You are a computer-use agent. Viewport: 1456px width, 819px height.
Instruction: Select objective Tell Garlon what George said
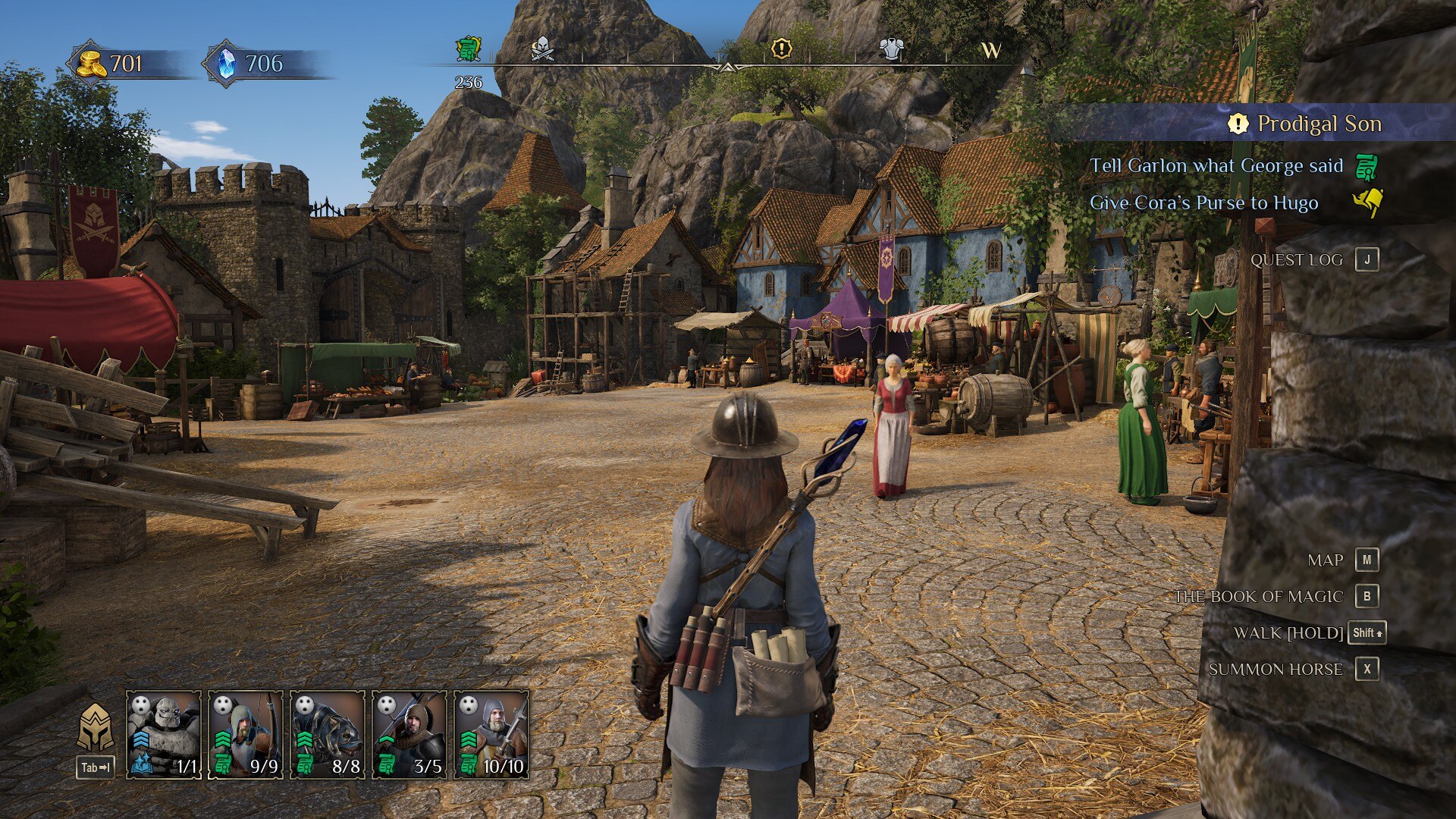coord(1216,166)
